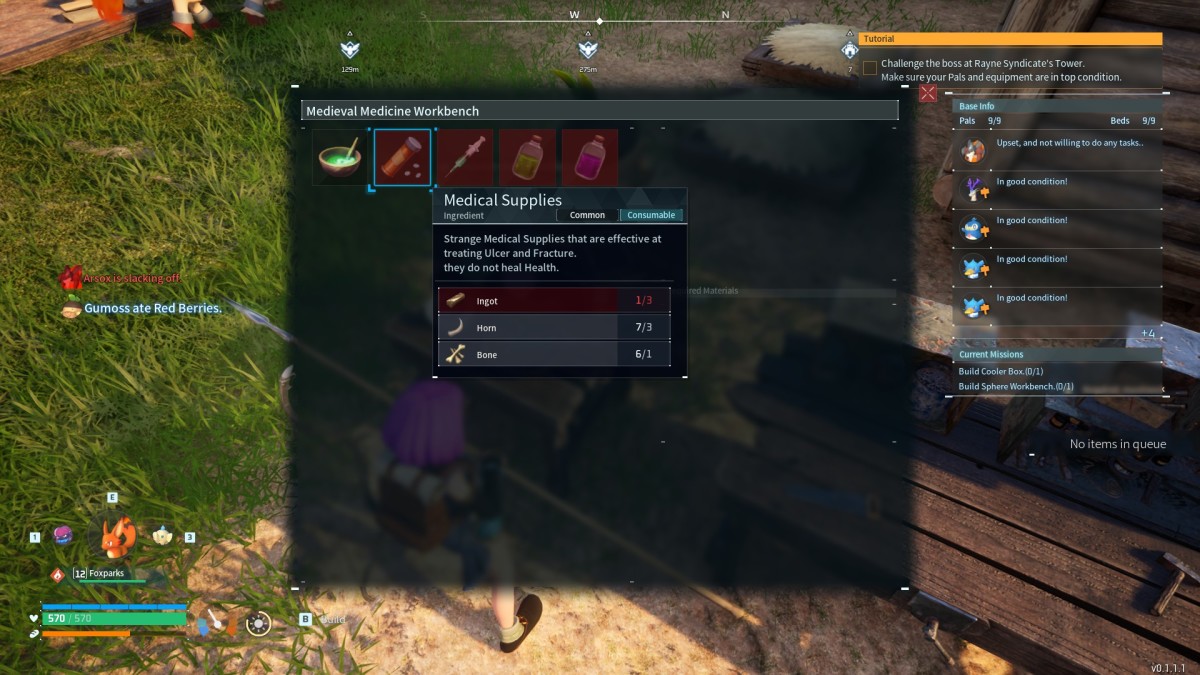Screen dimensions: 1200x675
Task: Open the Build Sphere Workbench mission
Action: [1015, 386]
